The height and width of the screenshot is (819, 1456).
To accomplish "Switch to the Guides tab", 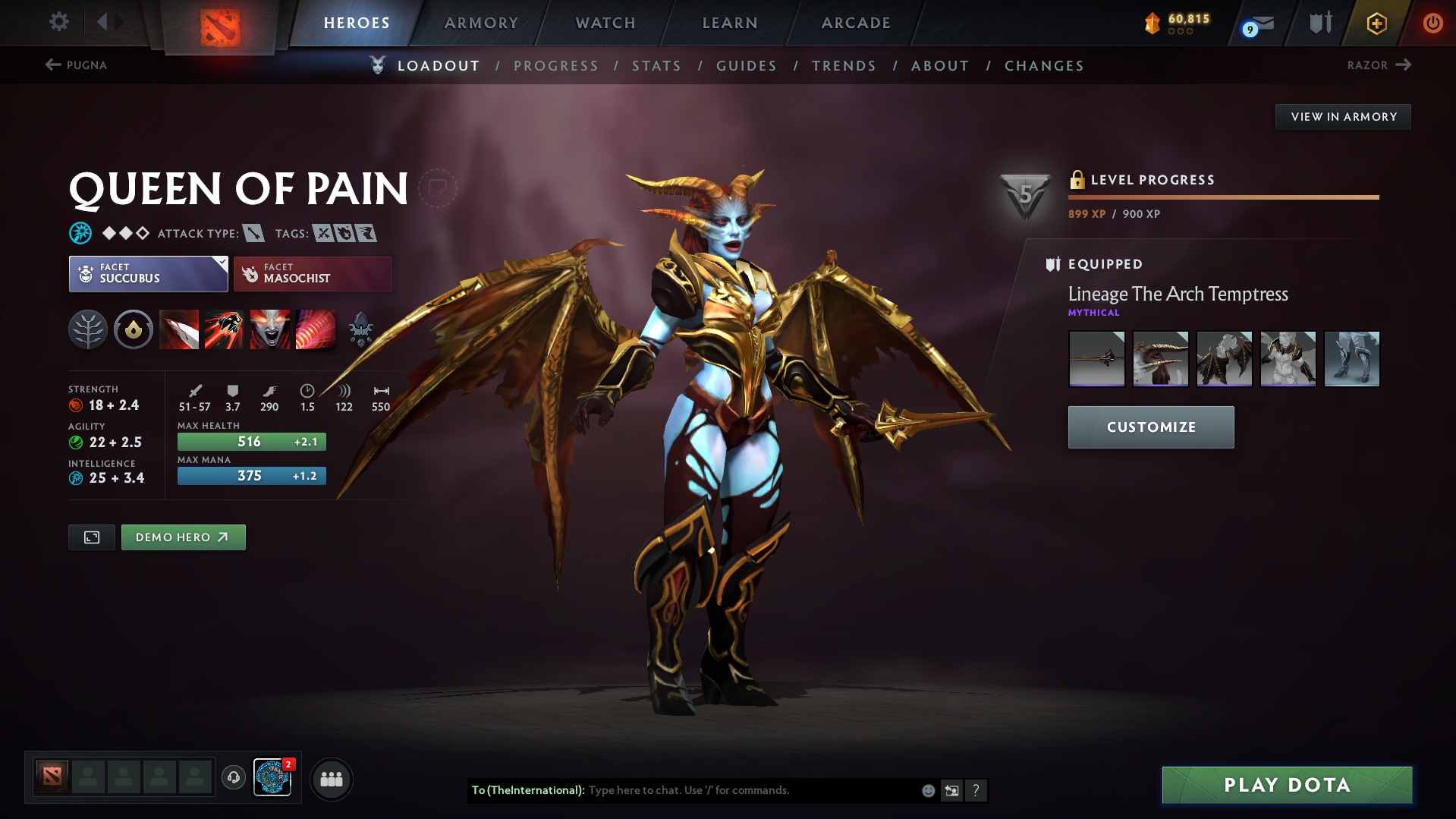I will [x=747, y=65].
